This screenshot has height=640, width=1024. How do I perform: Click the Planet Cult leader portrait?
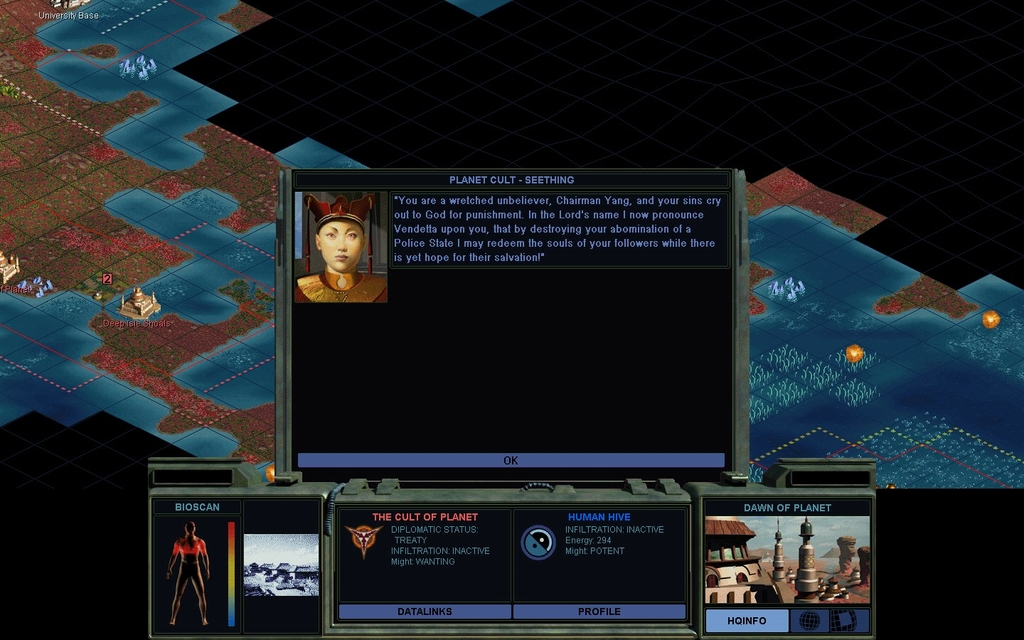click(341, 247)
